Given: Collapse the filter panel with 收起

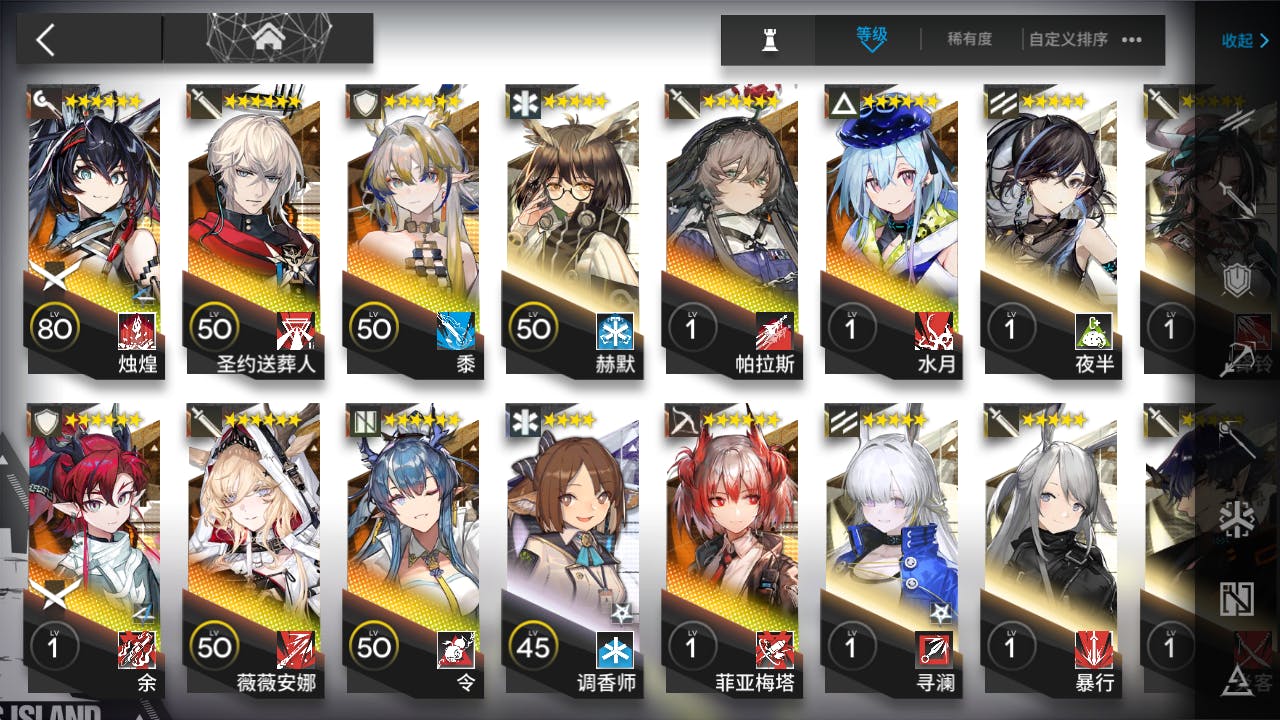Looking at the screenshot, I should pos(1244,40).
